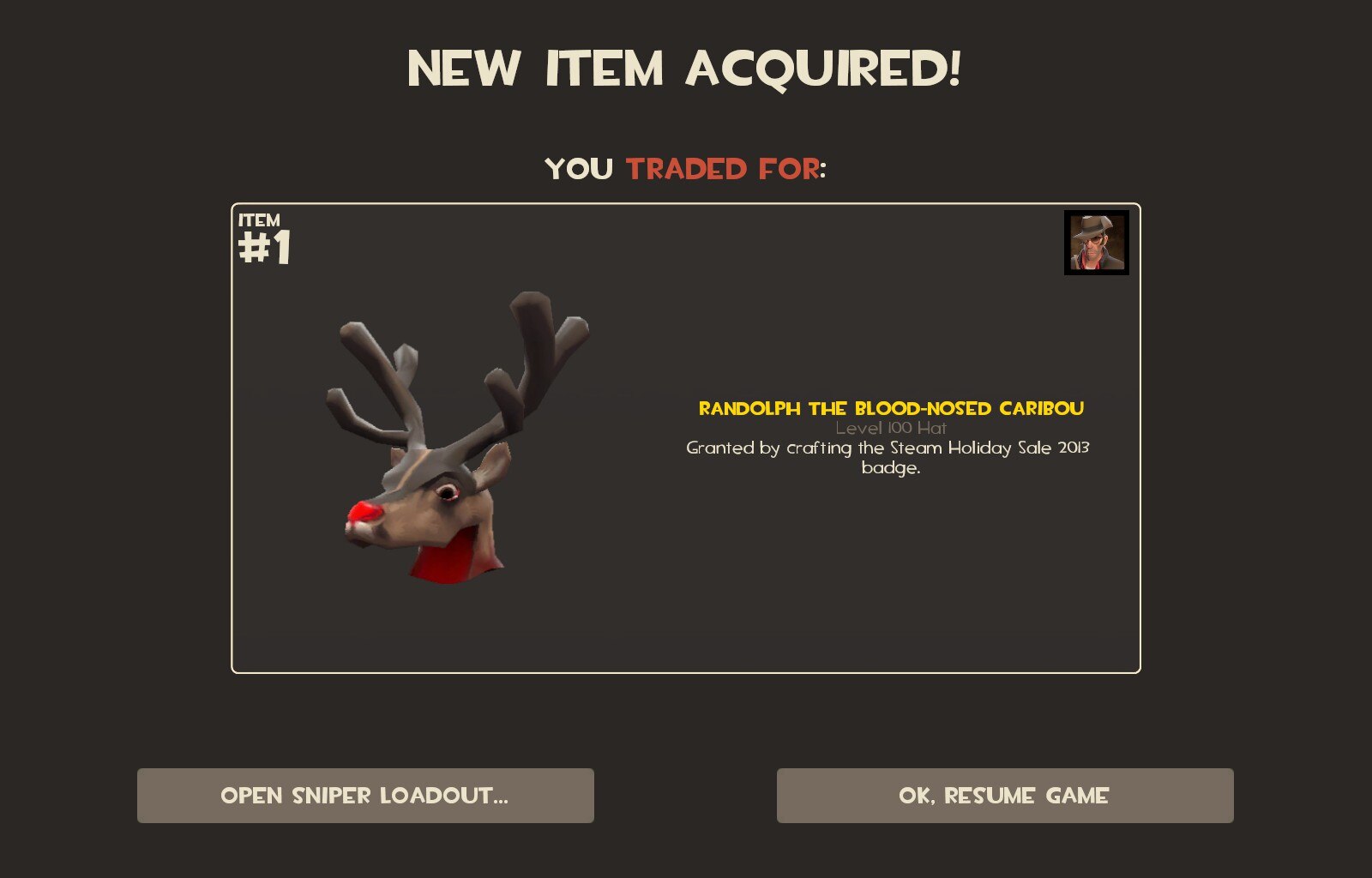Select the Sniper class portrait icon
Image resolution: width=1372 pixels, height=878 pixels.
(x=1096, y=243)
